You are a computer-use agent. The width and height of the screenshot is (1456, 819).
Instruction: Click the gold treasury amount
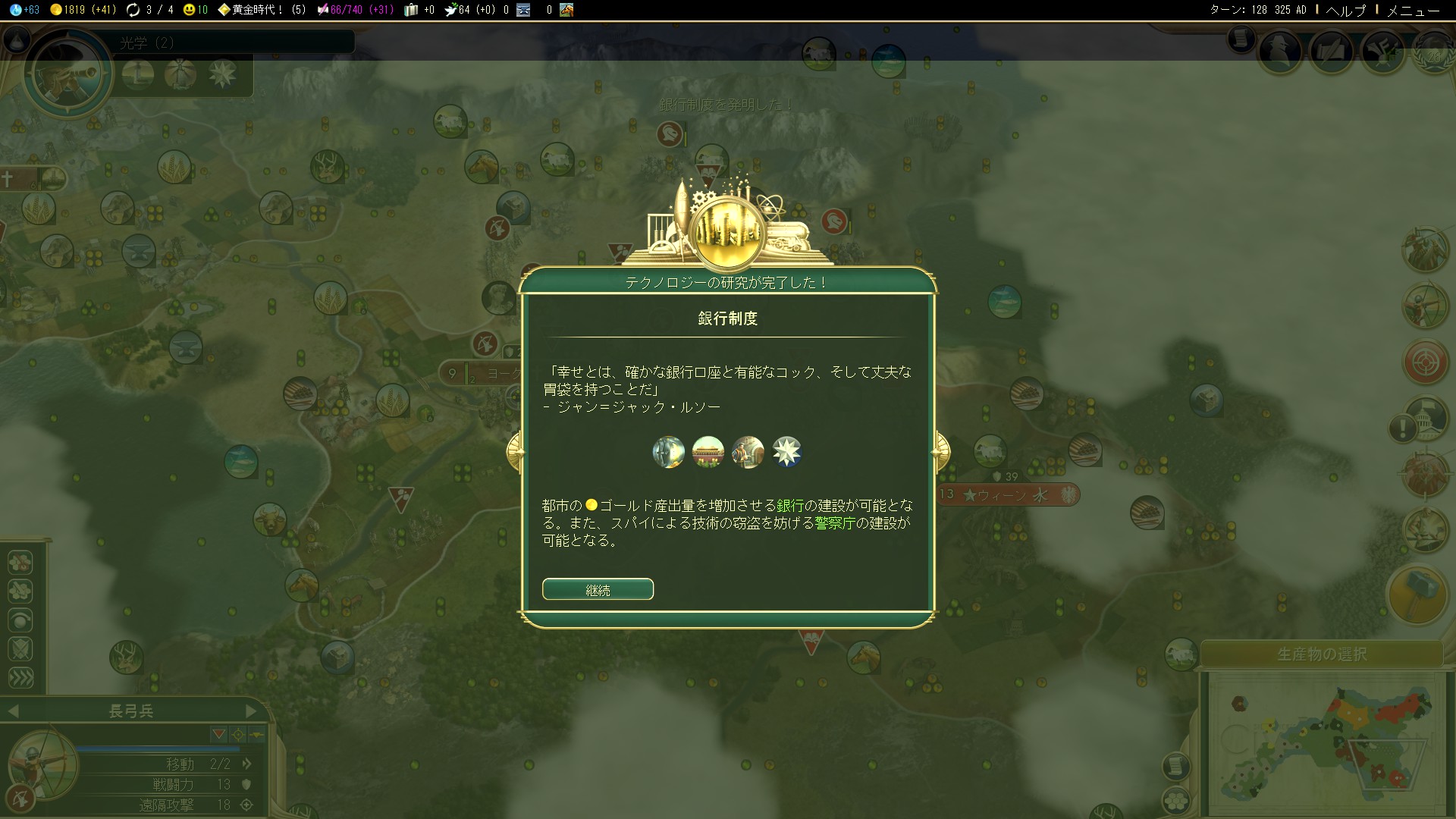pyautogui.click(x=83, y=10)
